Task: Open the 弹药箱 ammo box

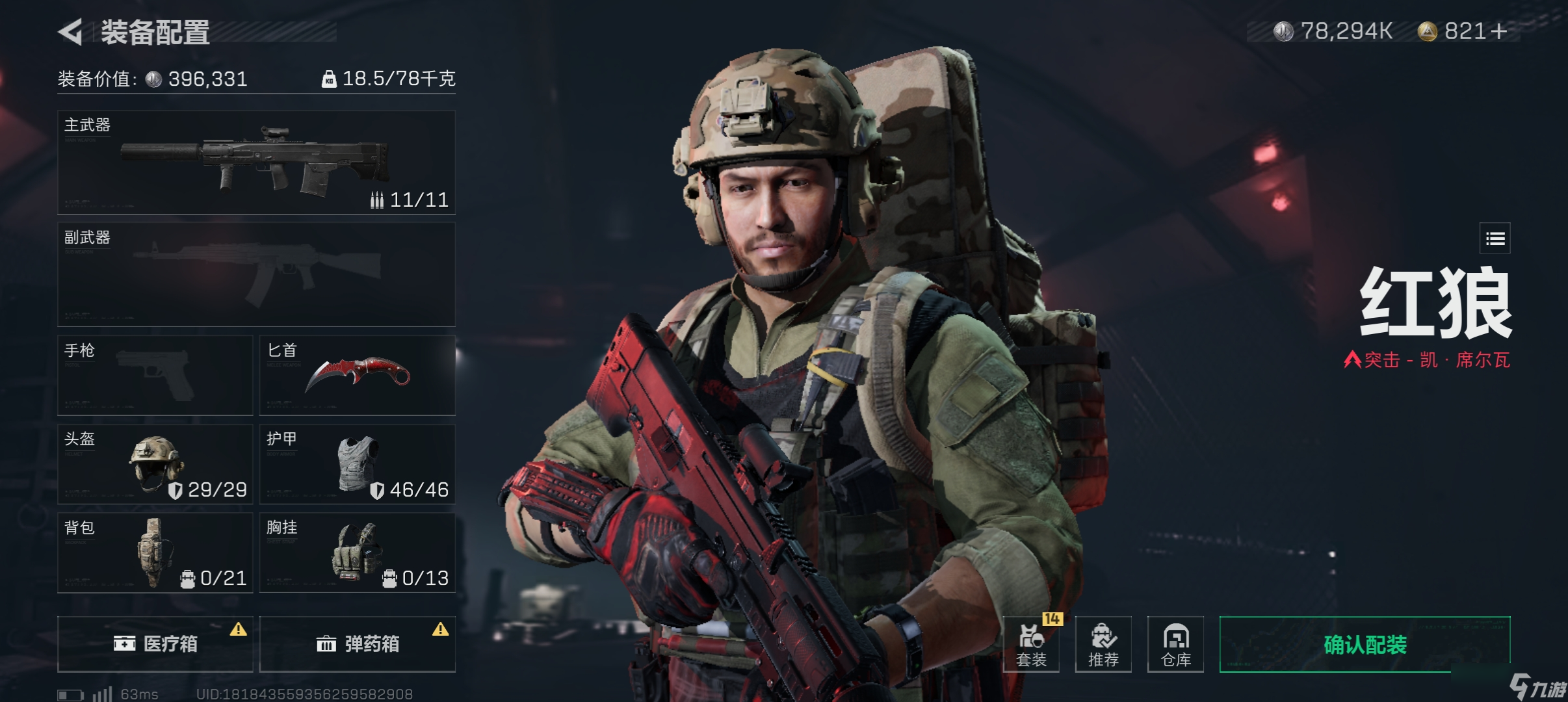Action: [357, 643]
